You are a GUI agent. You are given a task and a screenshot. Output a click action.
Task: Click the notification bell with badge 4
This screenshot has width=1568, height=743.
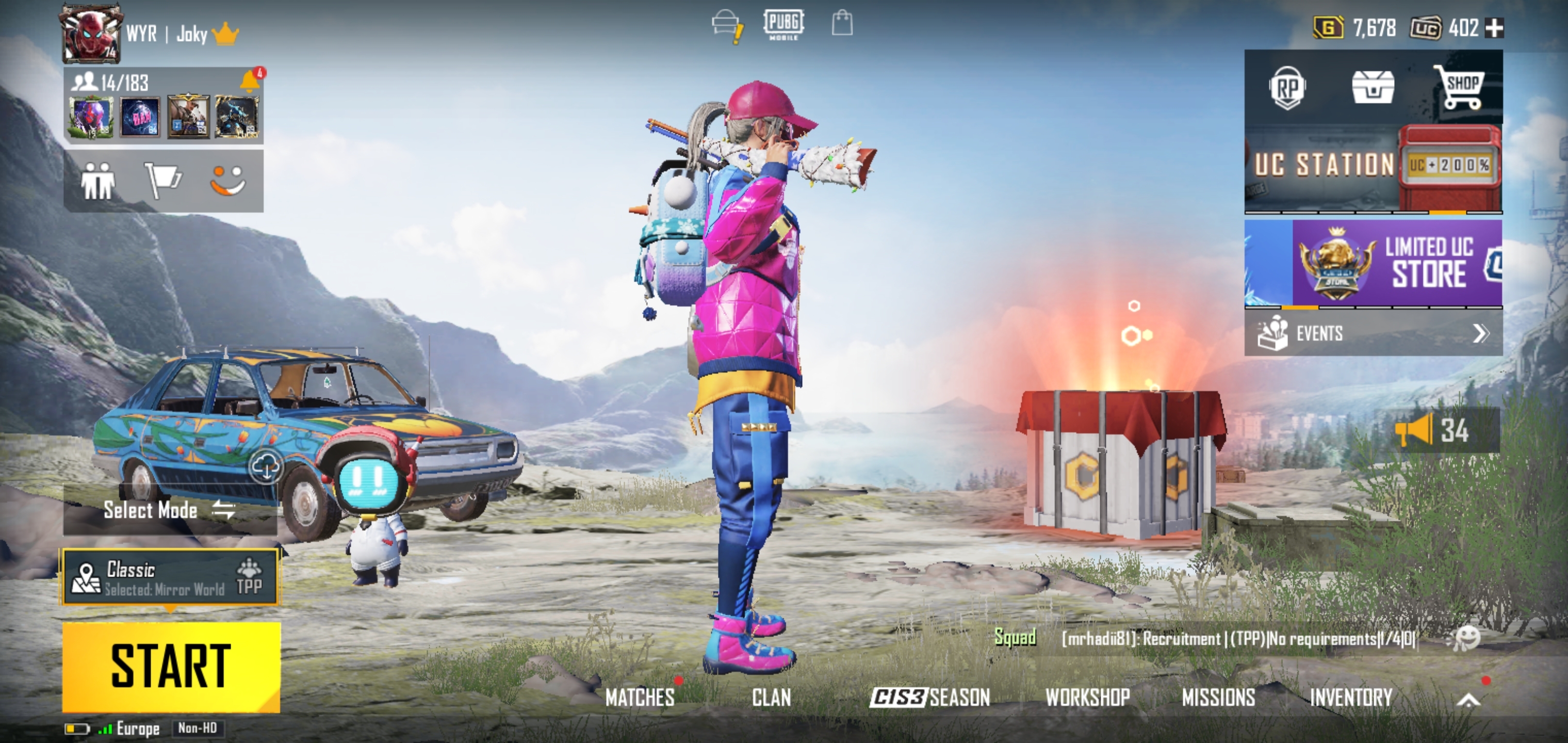click(254, 82)
